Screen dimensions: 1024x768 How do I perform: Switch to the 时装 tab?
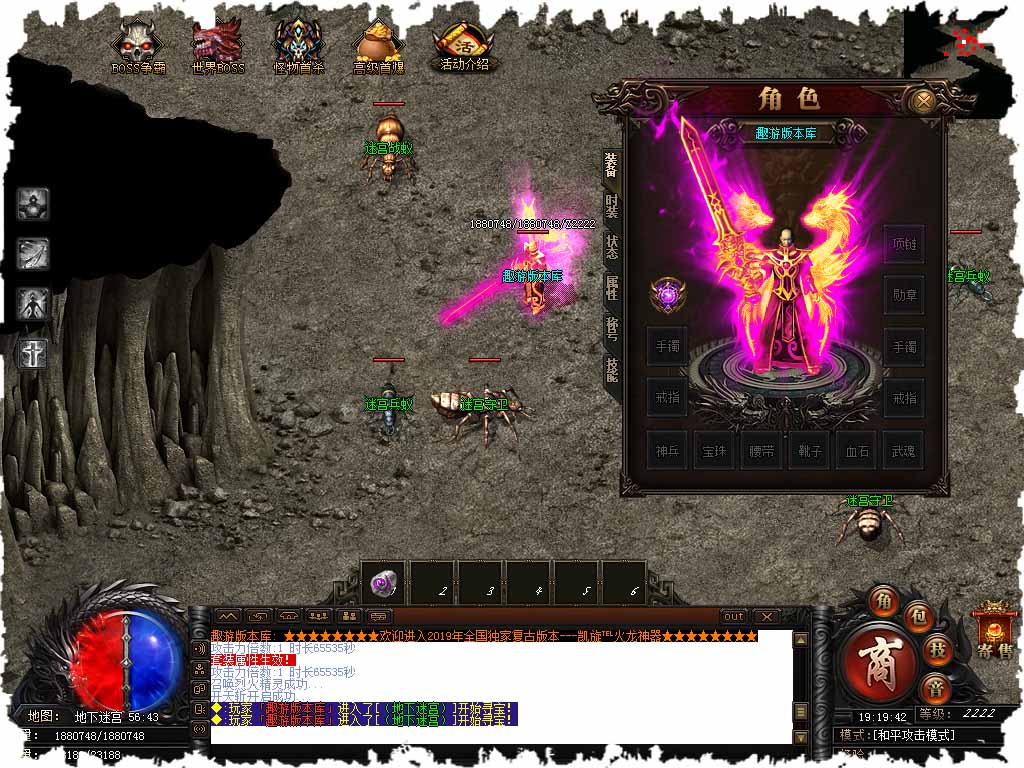(x=611, y=208)
